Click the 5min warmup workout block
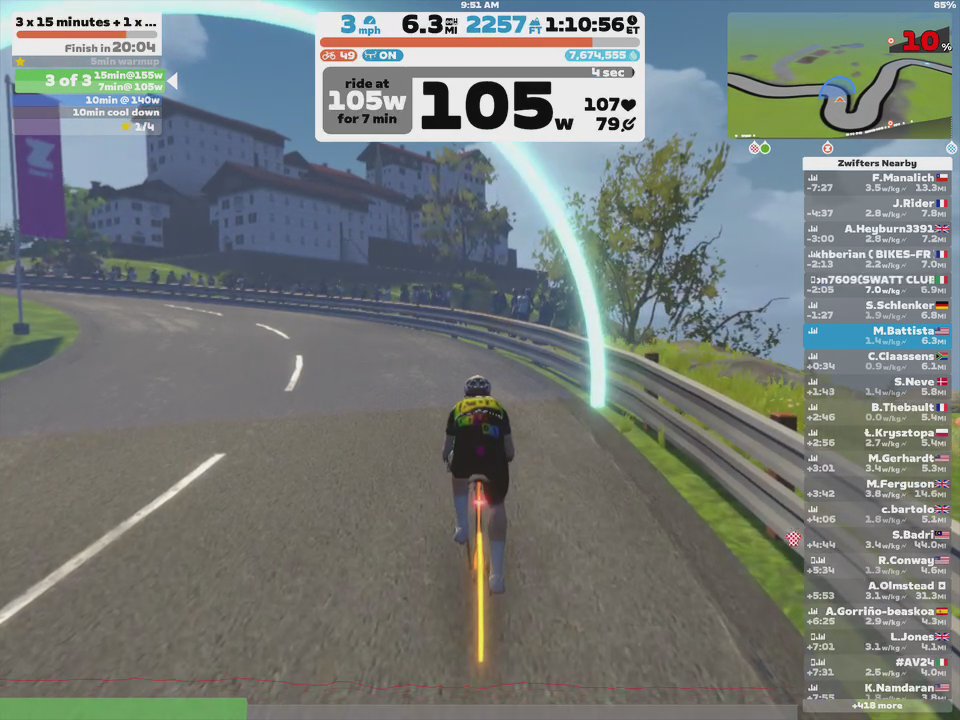The height and width of the screenshot is (720, 960). click(88, 62)
